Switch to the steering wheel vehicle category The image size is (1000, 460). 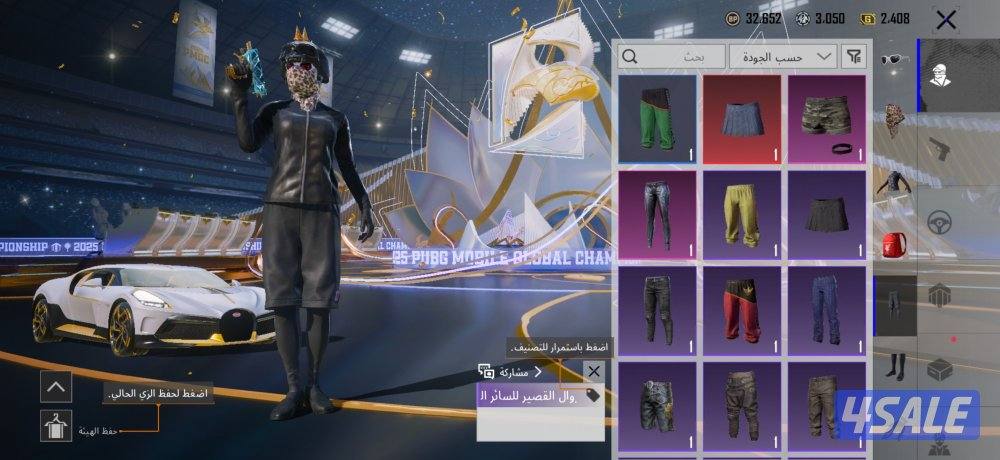point(939,222)
